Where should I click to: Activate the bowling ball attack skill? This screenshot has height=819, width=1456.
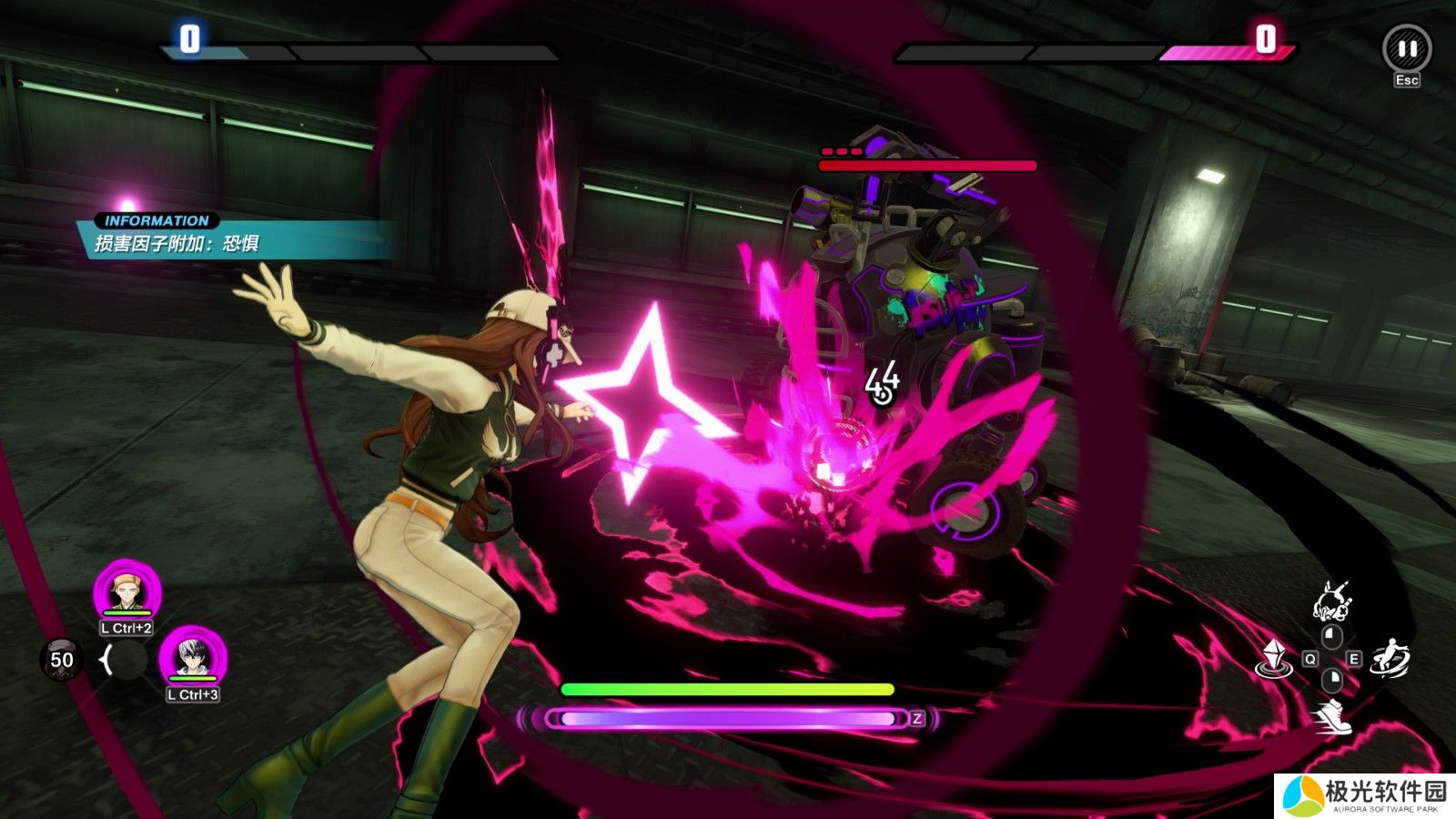click(x=1332, y=602)
